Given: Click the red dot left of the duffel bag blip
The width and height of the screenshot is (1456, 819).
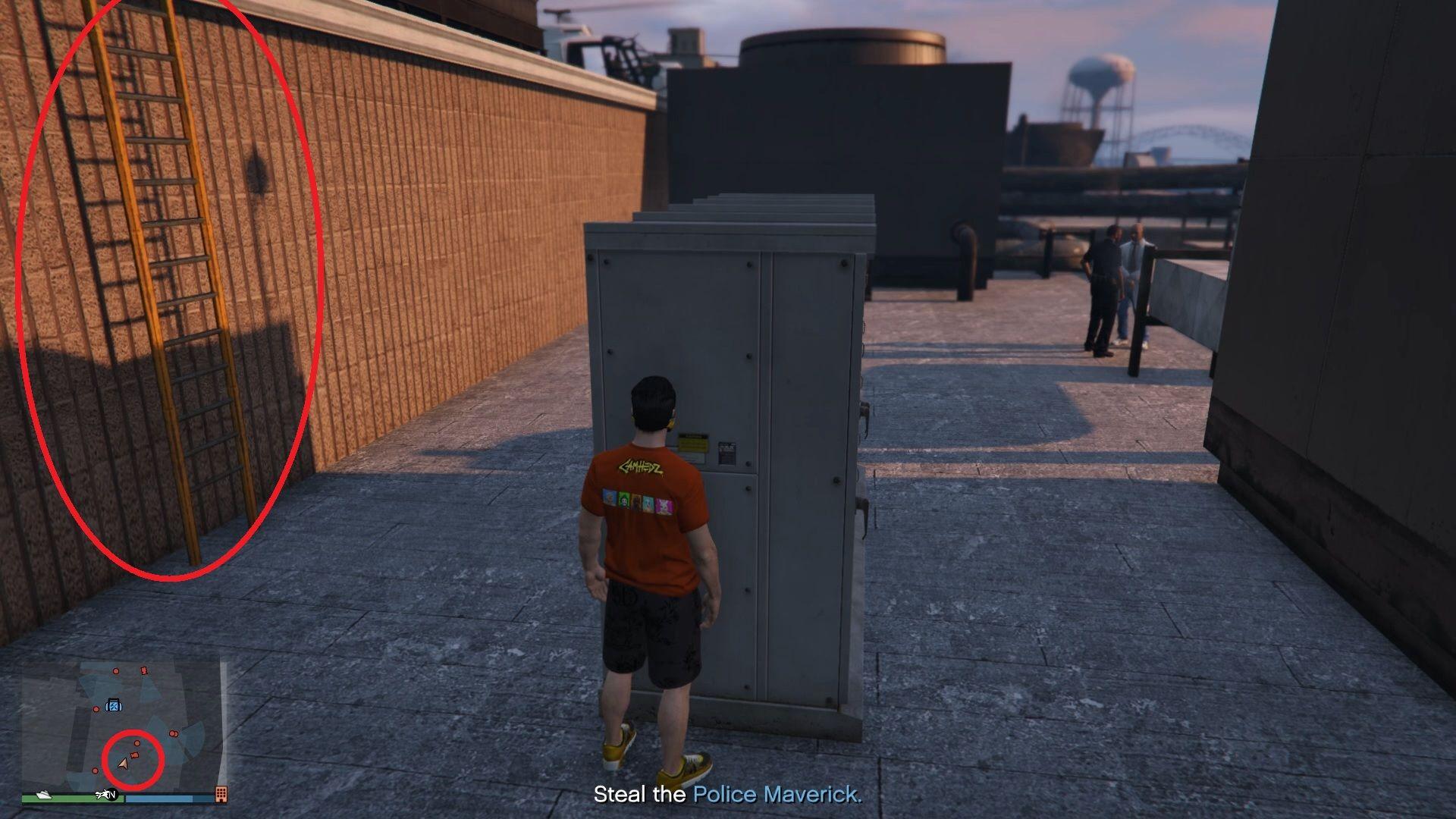Looking at the screenshot, I should pyautogui.click(x=96, y=709).
